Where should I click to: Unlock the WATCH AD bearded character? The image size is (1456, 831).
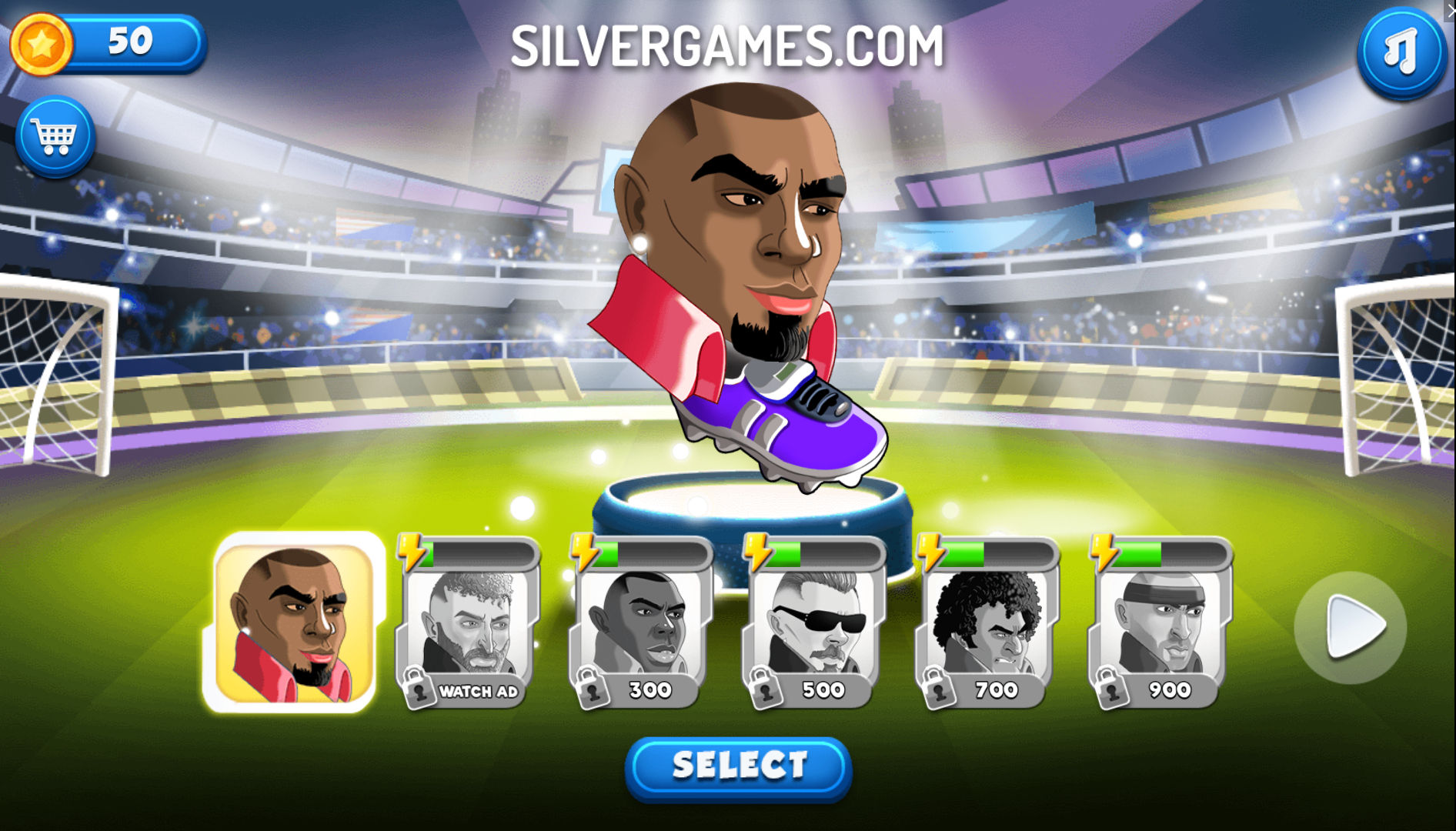point(467,625)
